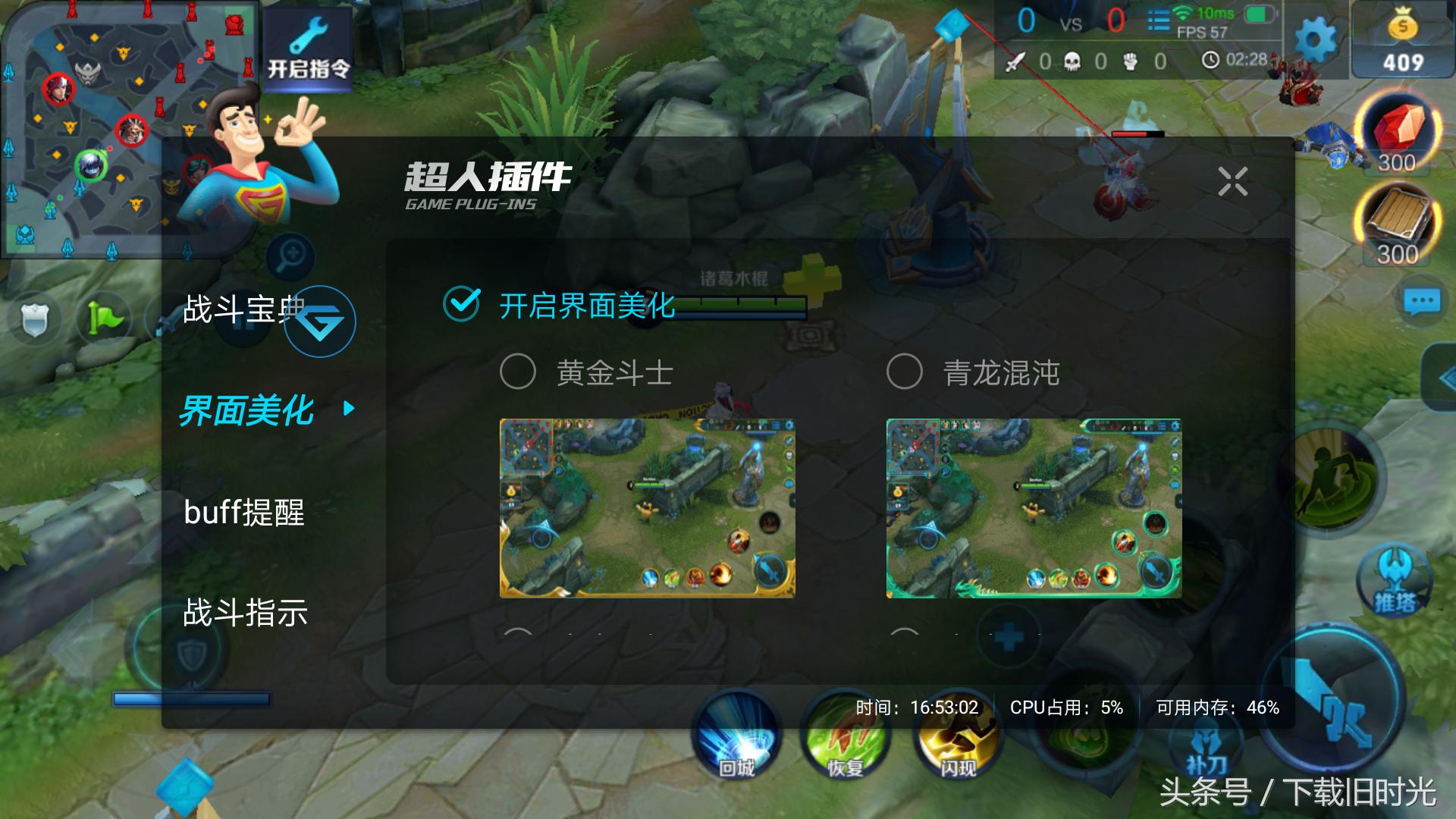The image size is (1456, 819).
Task: Open the gold coin 409 panel
Action: click(x=1400, y=38)
